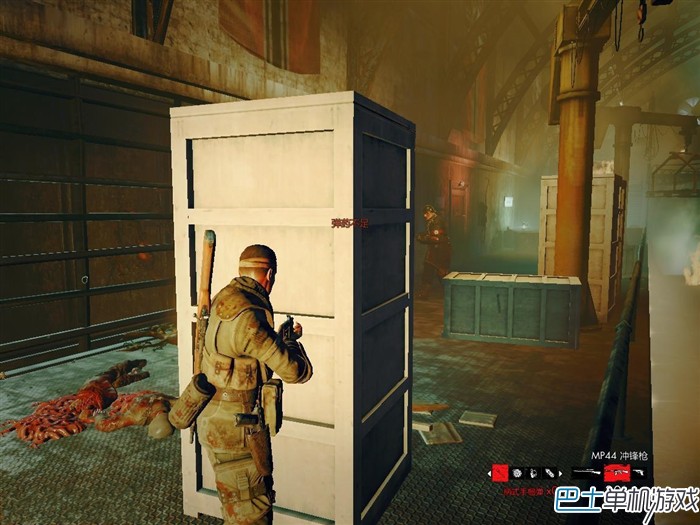Switch to the highlighted MP44 submachine gun slot
700x525 pixels.
(x=617, y=473)
